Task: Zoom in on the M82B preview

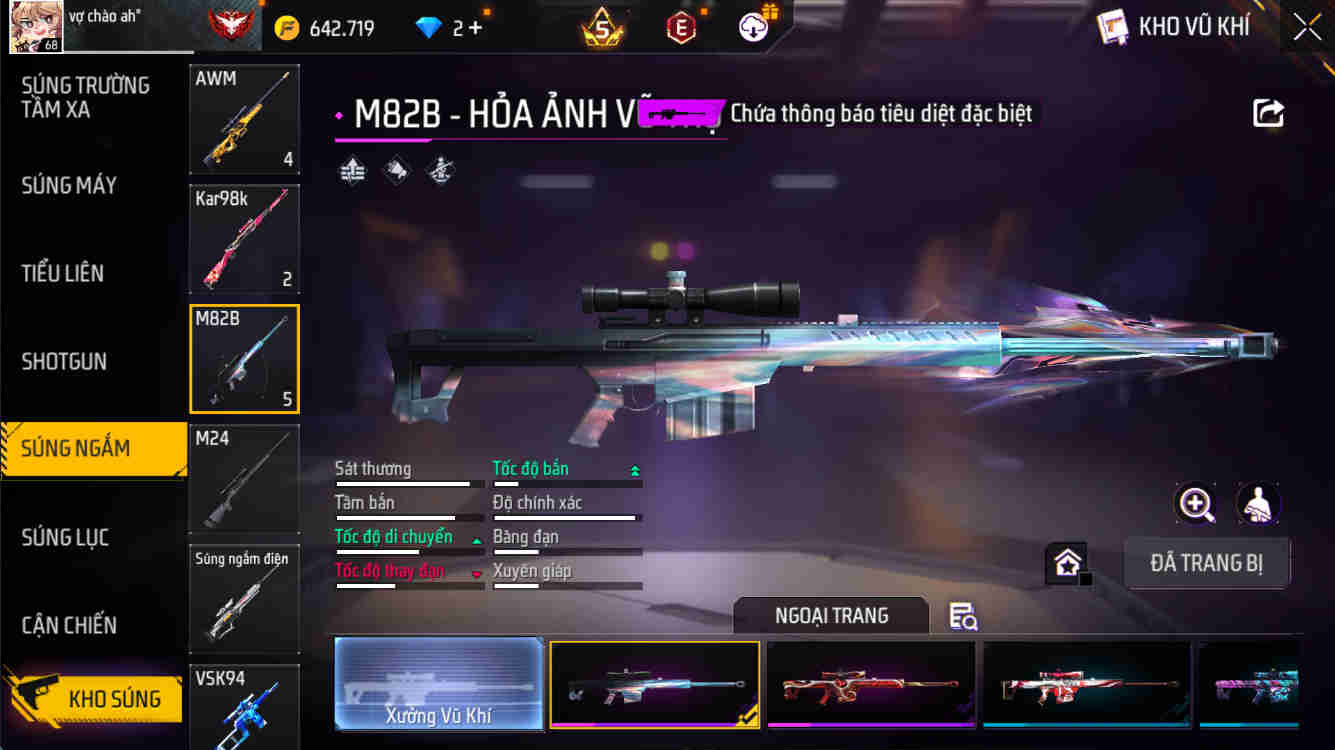Action: tap(1196, 504)
